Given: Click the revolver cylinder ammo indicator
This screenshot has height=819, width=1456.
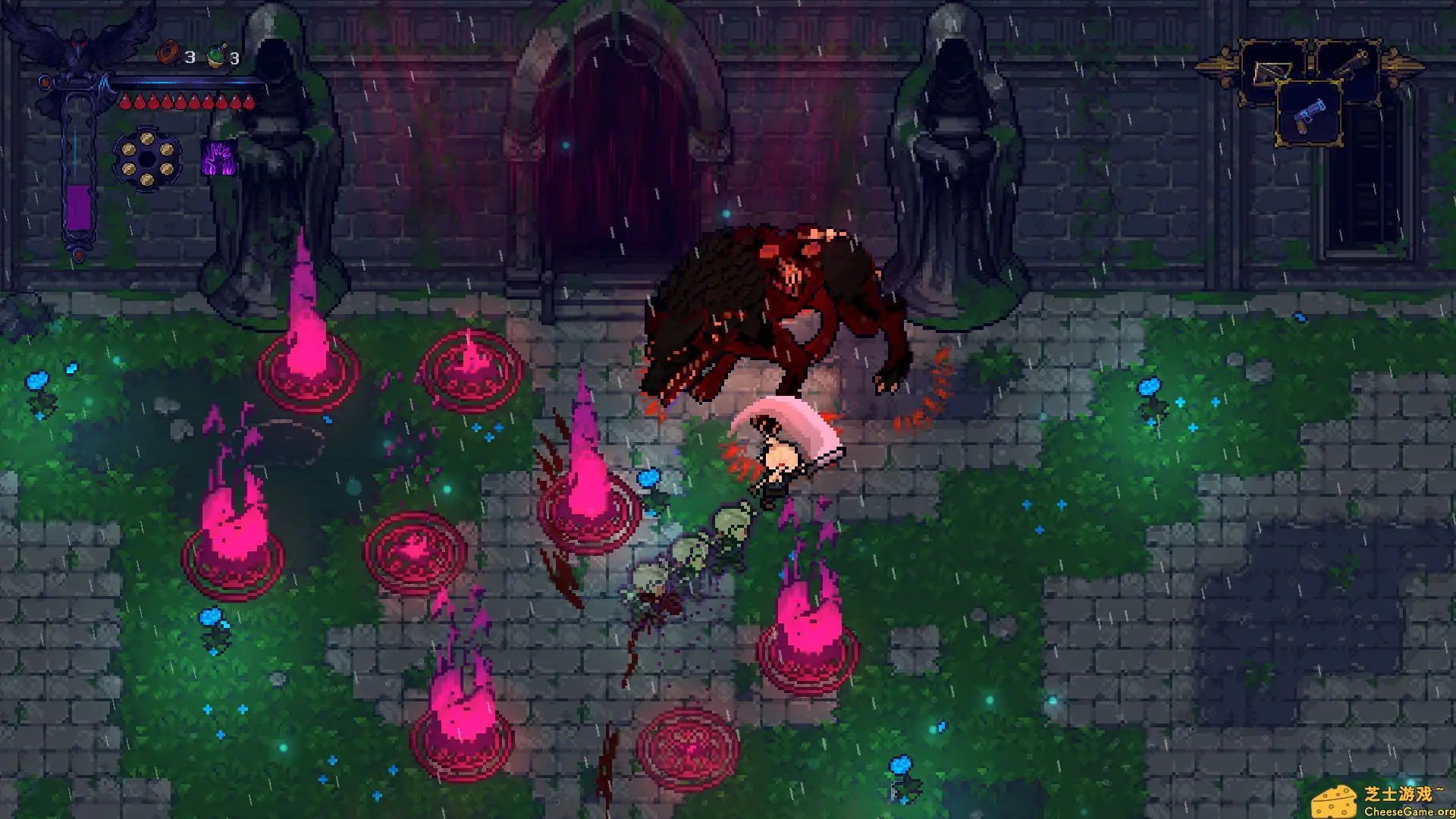Looking at the screenshot, I should pos(147,157).
